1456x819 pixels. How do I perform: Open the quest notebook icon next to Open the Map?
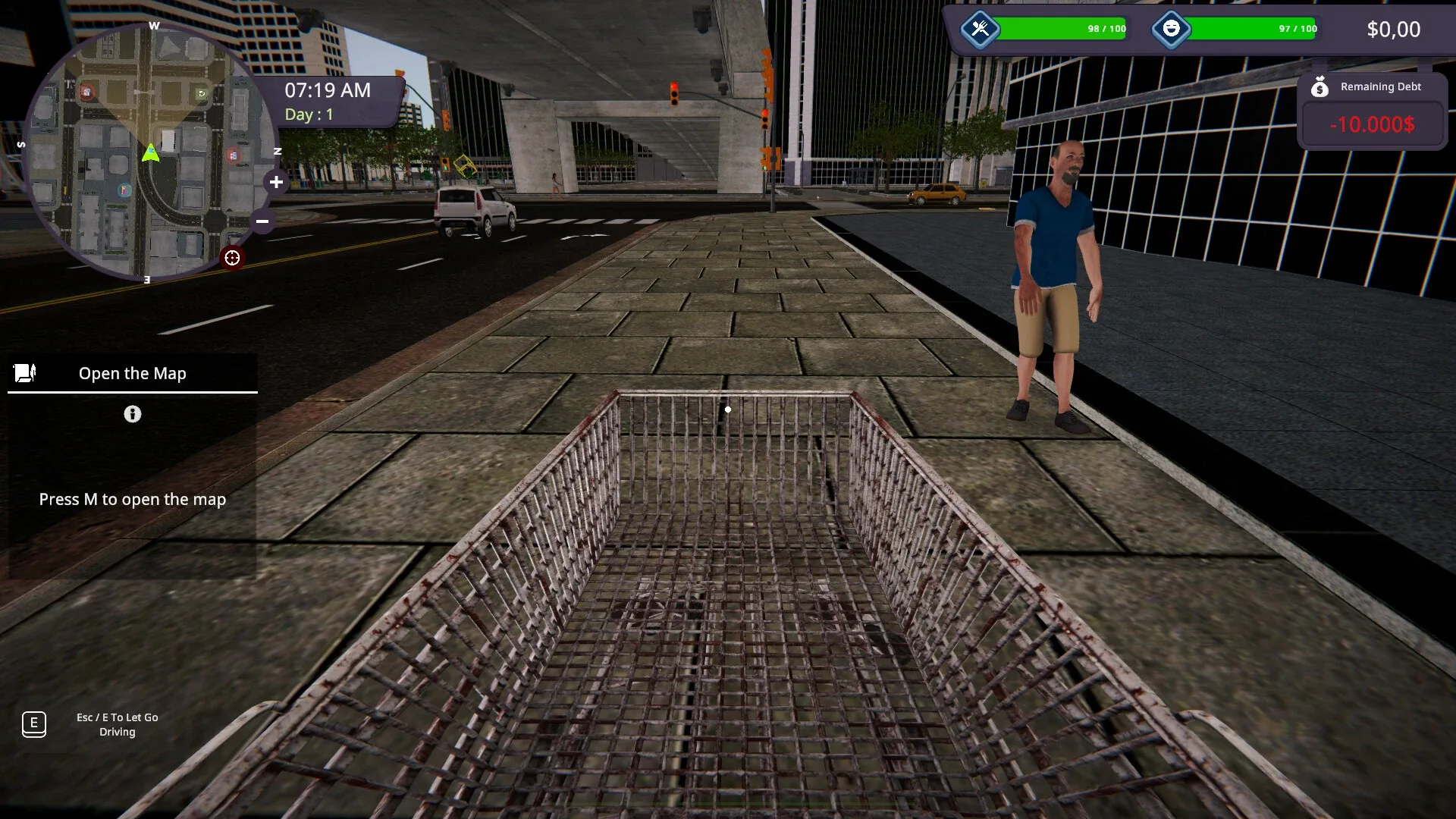coord(25,372)
